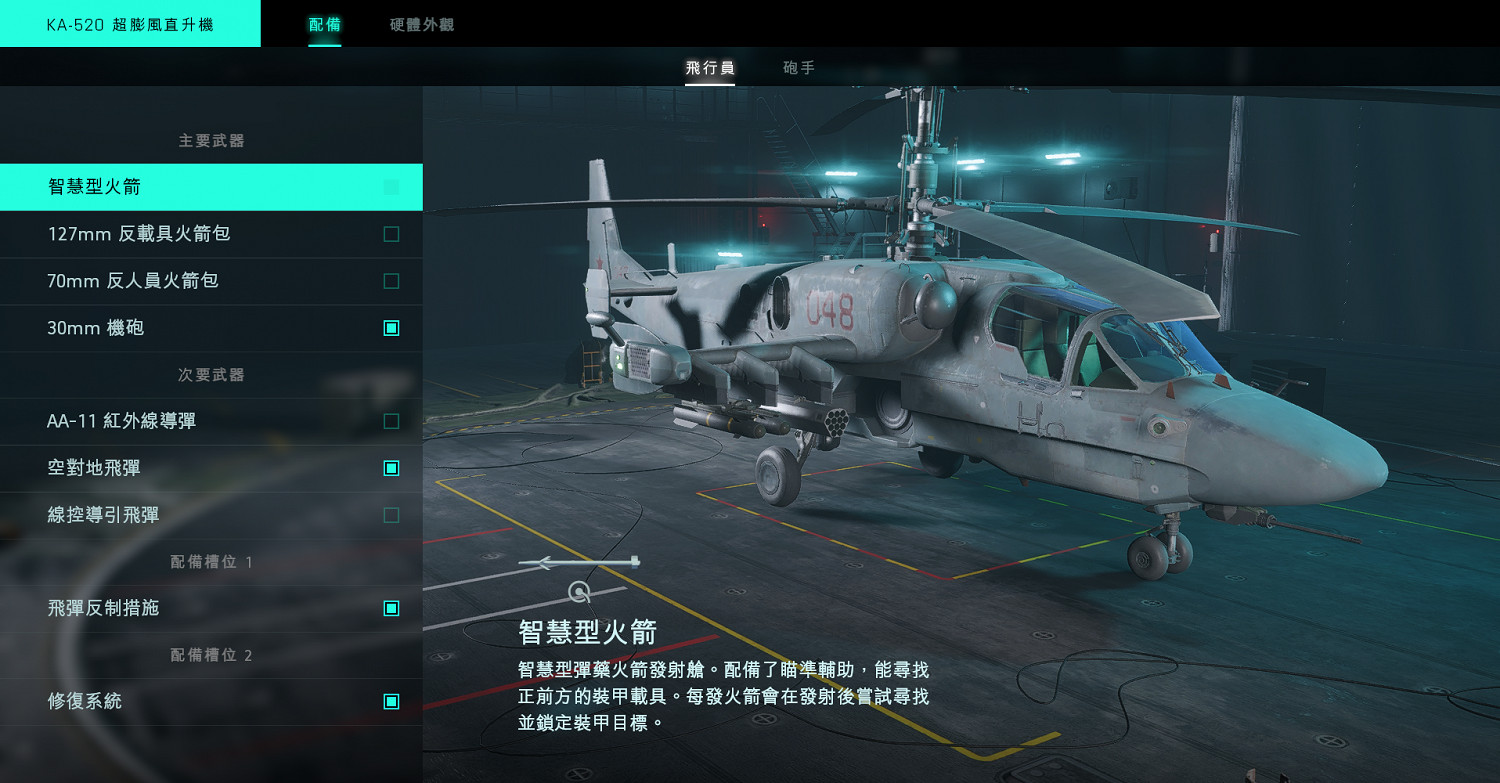Viewport: 1500px width, 783px height.
Task: Equip the AA-11 紅外線導彈 via its checkbox
Action: 390,421
